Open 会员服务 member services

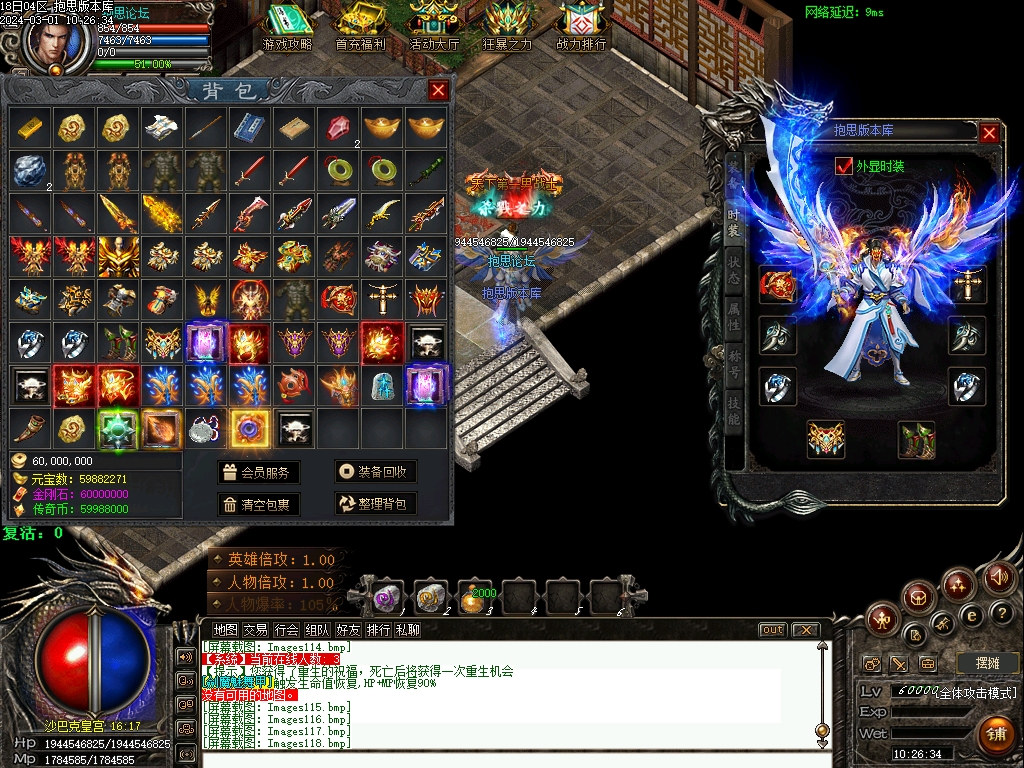tap(258, 472)
